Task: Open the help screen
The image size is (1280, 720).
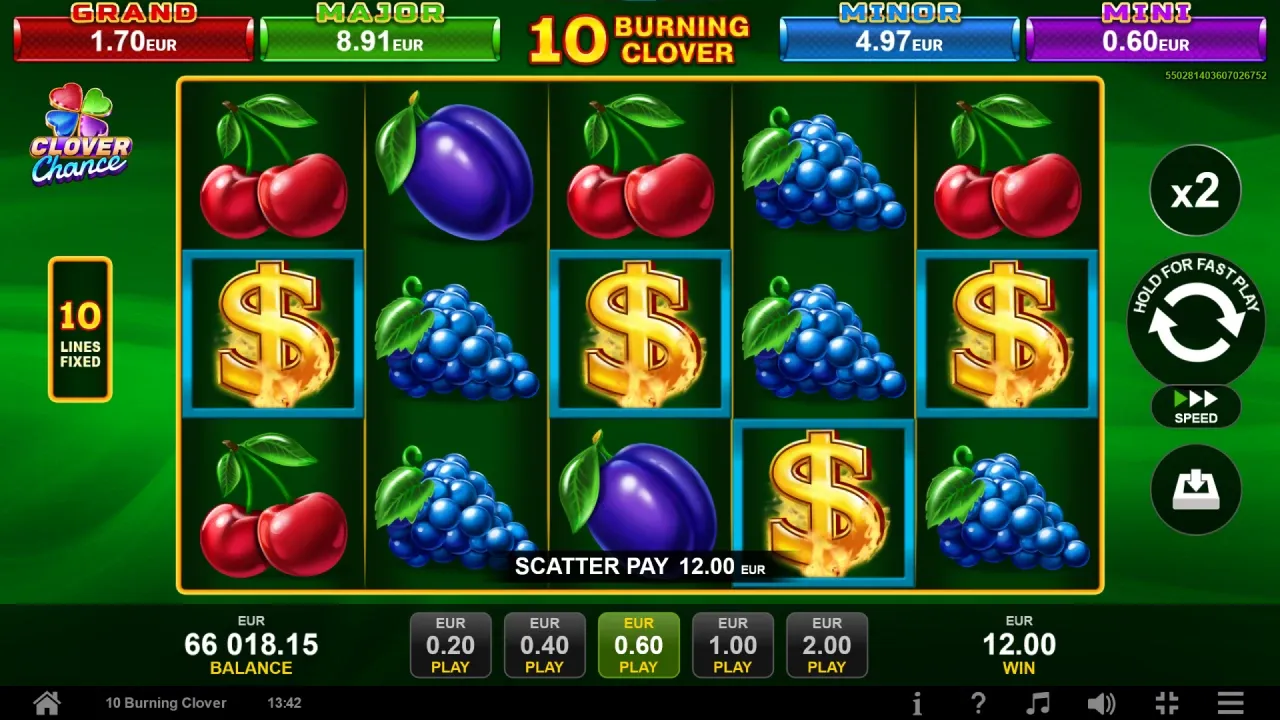Action: point(978,703)
